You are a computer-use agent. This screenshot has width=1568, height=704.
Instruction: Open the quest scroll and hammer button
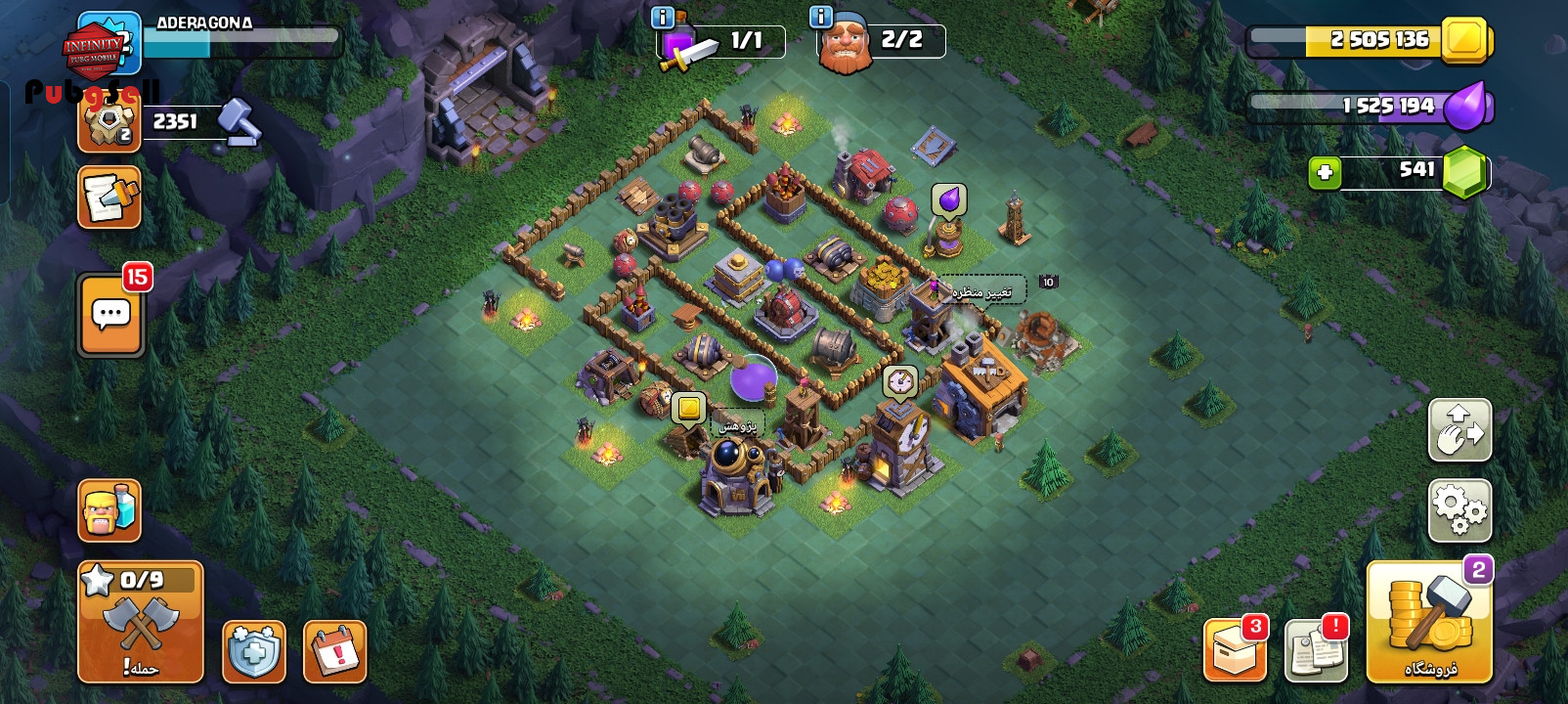[109, 198]
